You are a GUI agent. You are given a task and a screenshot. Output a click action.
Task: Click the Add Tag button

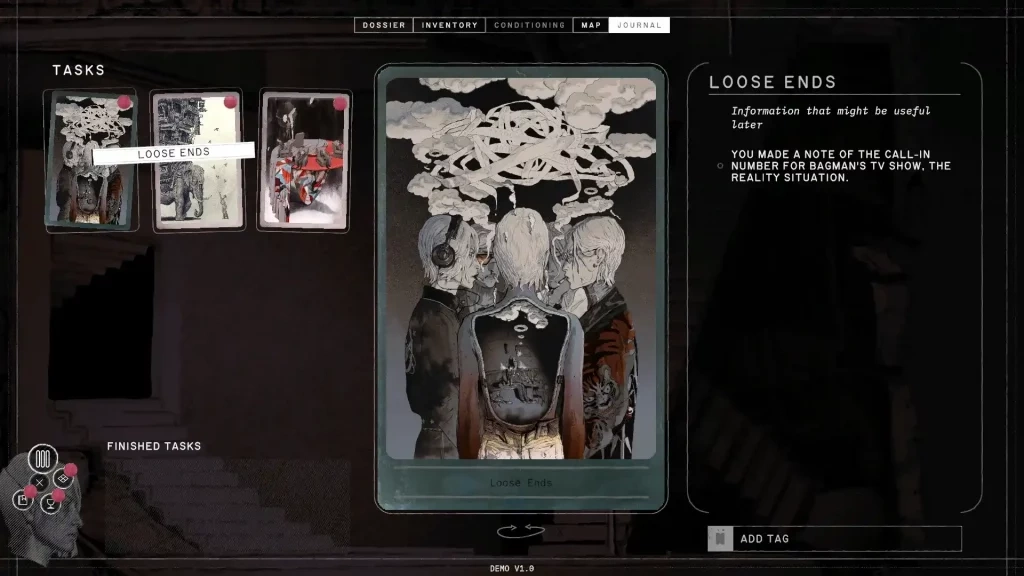[x=834, y=538]
